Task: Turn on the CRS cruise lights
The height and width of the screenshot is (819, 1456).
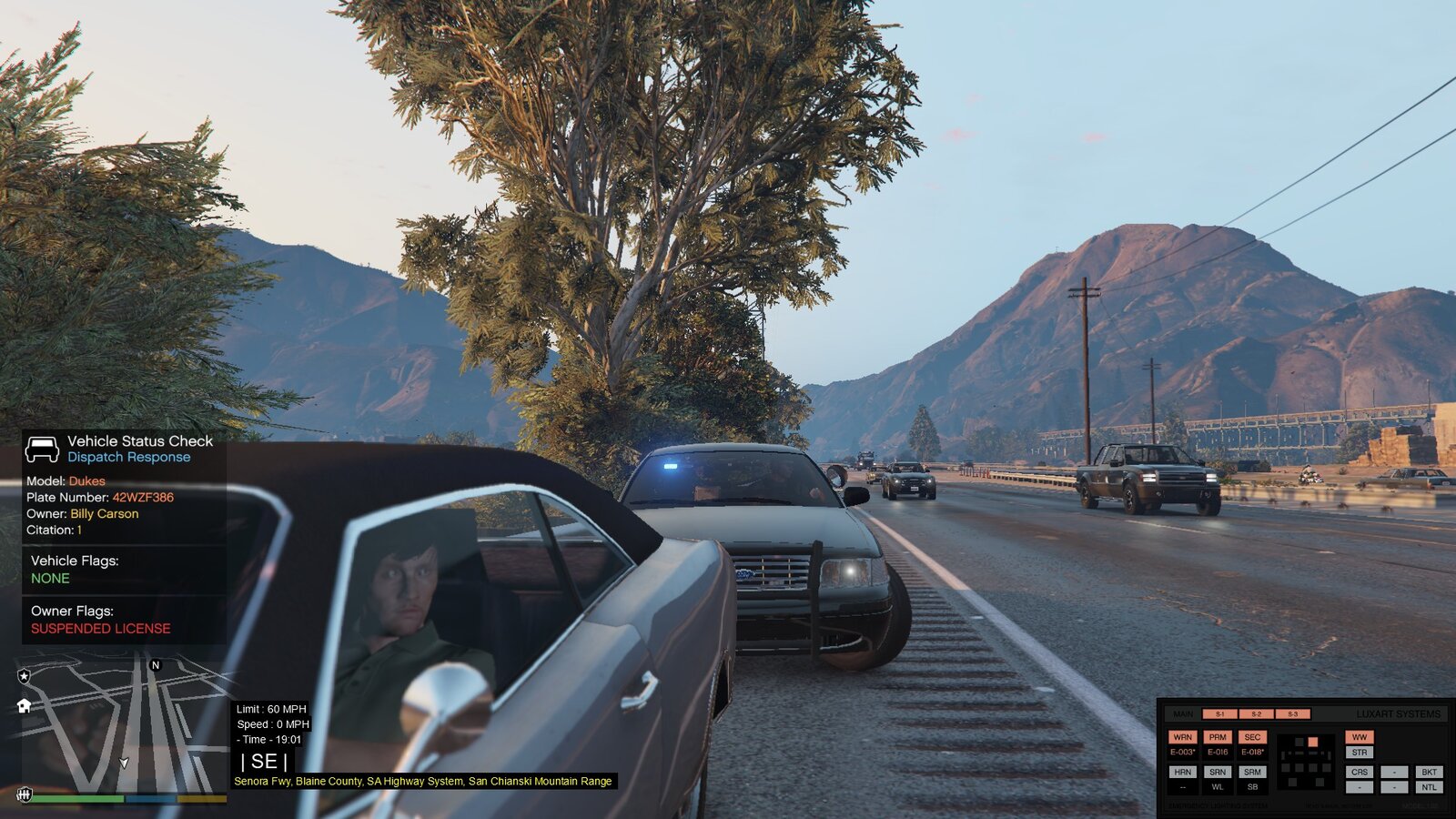Action: tap(1360, 772)
